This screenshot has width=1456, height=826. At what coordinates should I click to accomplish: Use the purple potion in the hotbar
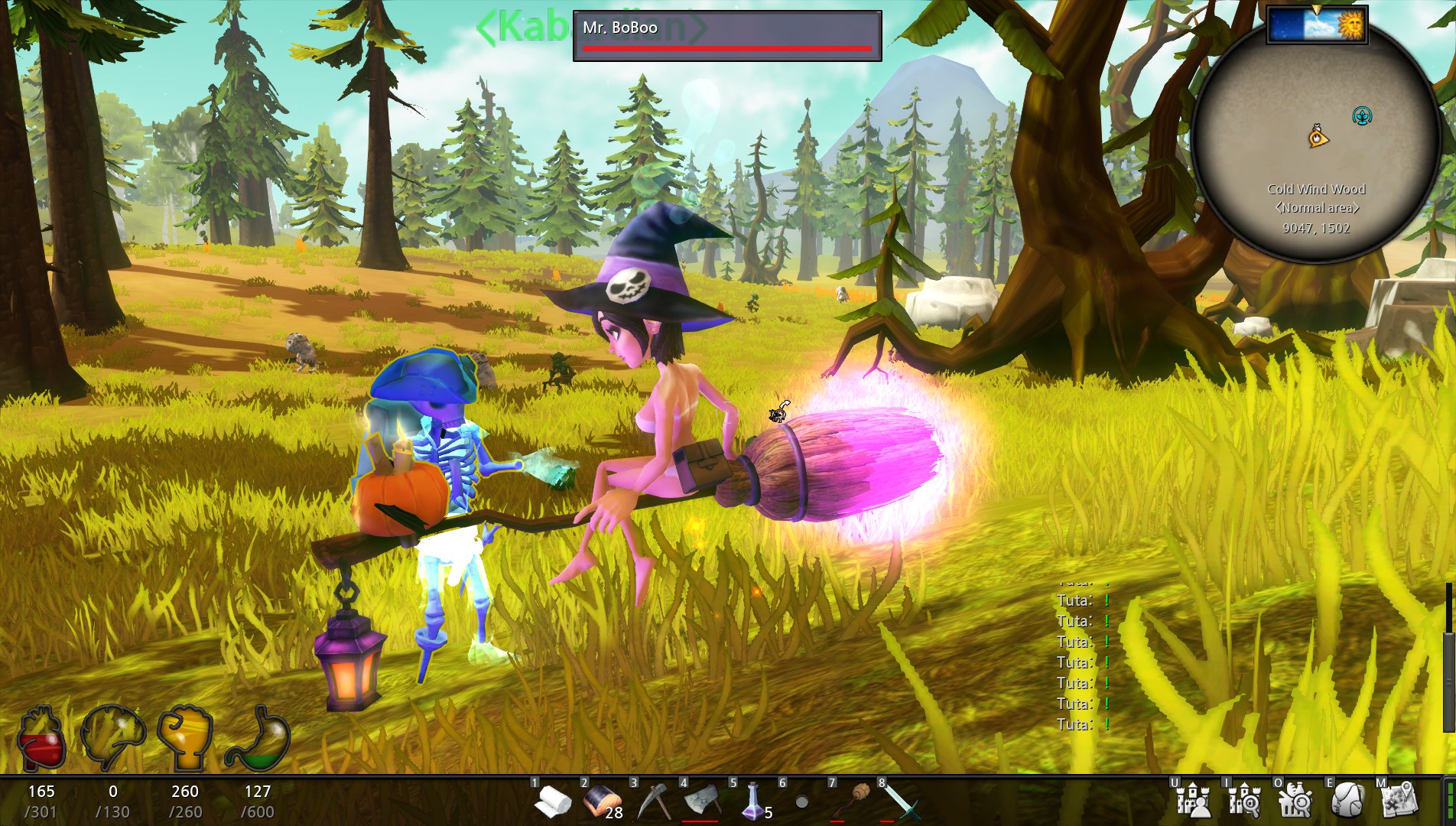point(752,802)
